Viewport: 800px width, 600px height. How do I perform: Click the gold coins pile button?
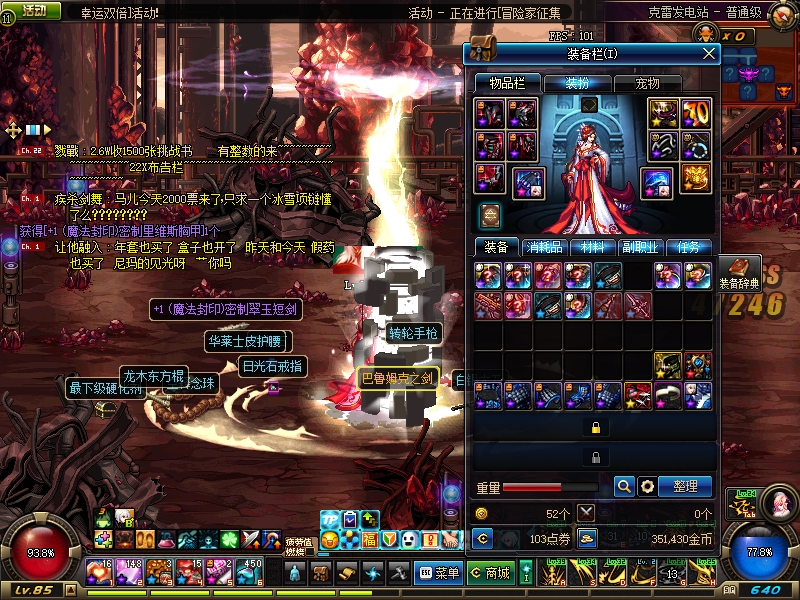point(588,538)
